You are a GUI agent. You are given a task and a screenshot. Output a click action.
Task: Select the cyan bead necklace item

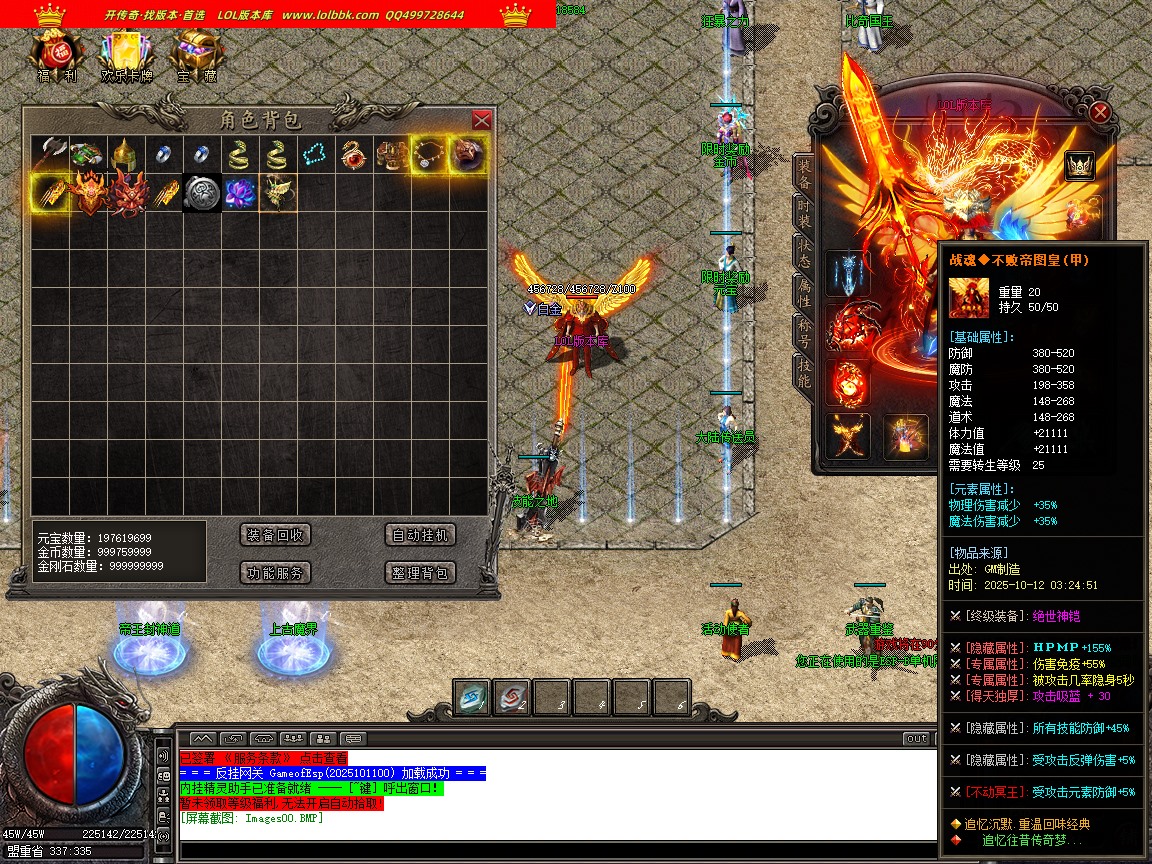pos(315,155)
